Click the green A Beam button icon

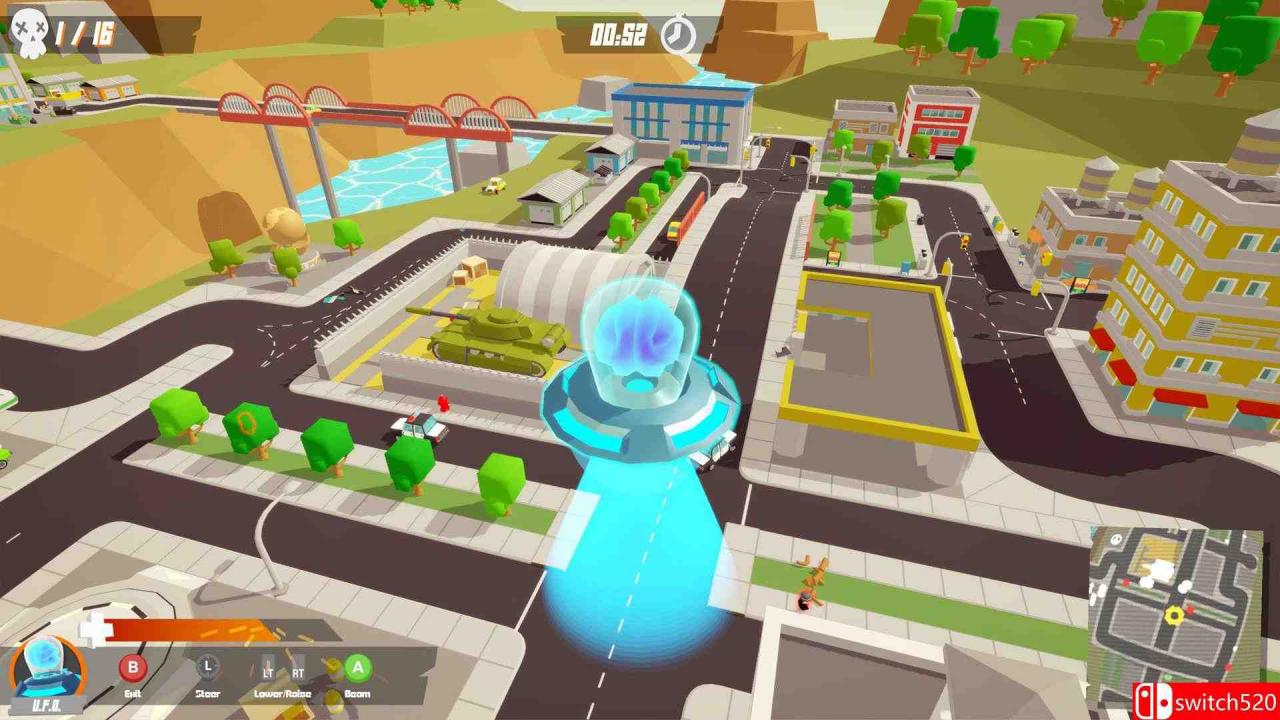click(x=358, y=666)
